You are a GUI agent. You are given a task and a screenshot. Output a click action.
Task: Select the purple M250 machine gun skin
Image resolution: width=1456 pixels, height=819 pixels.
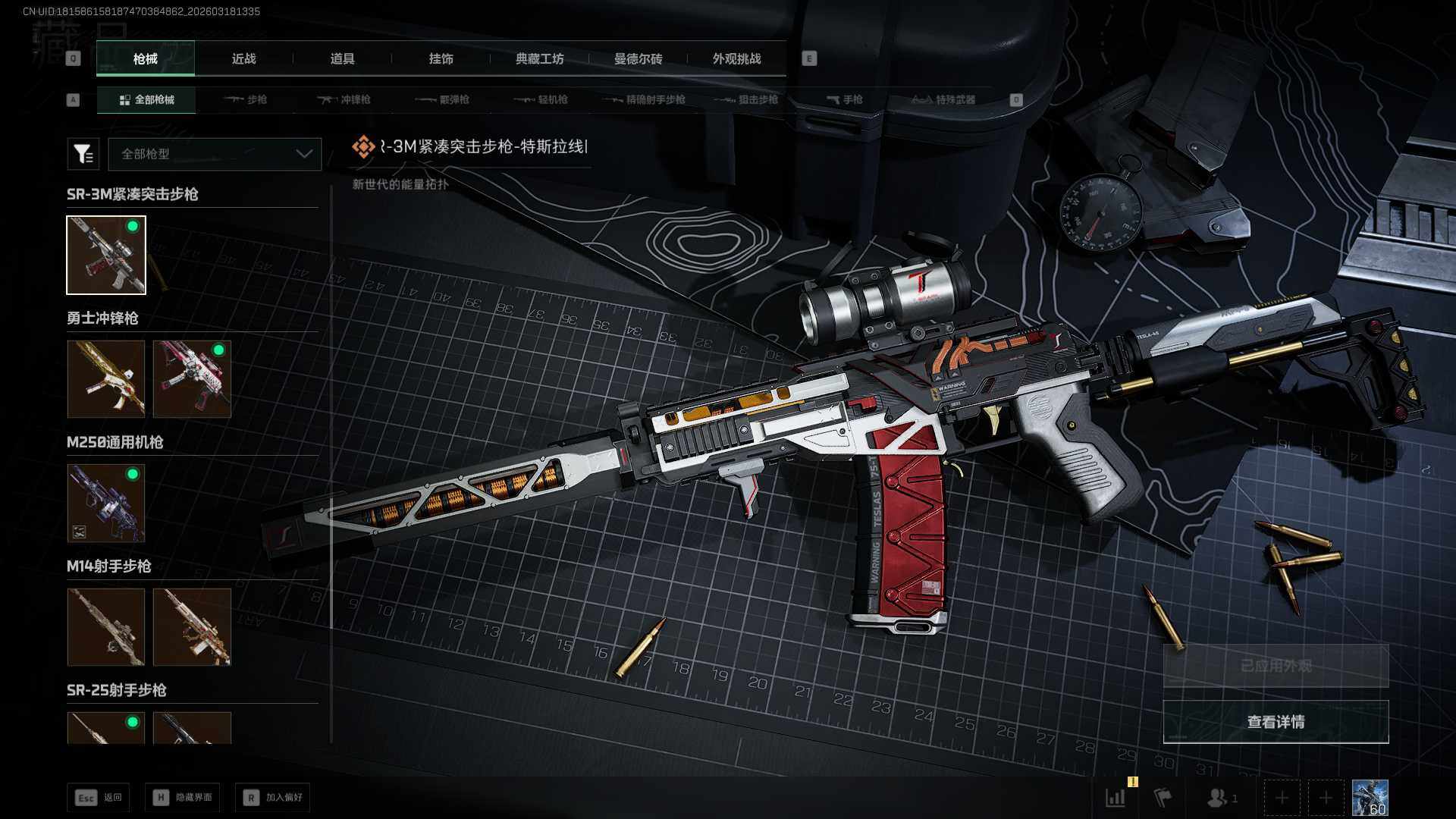click(106, 503)
